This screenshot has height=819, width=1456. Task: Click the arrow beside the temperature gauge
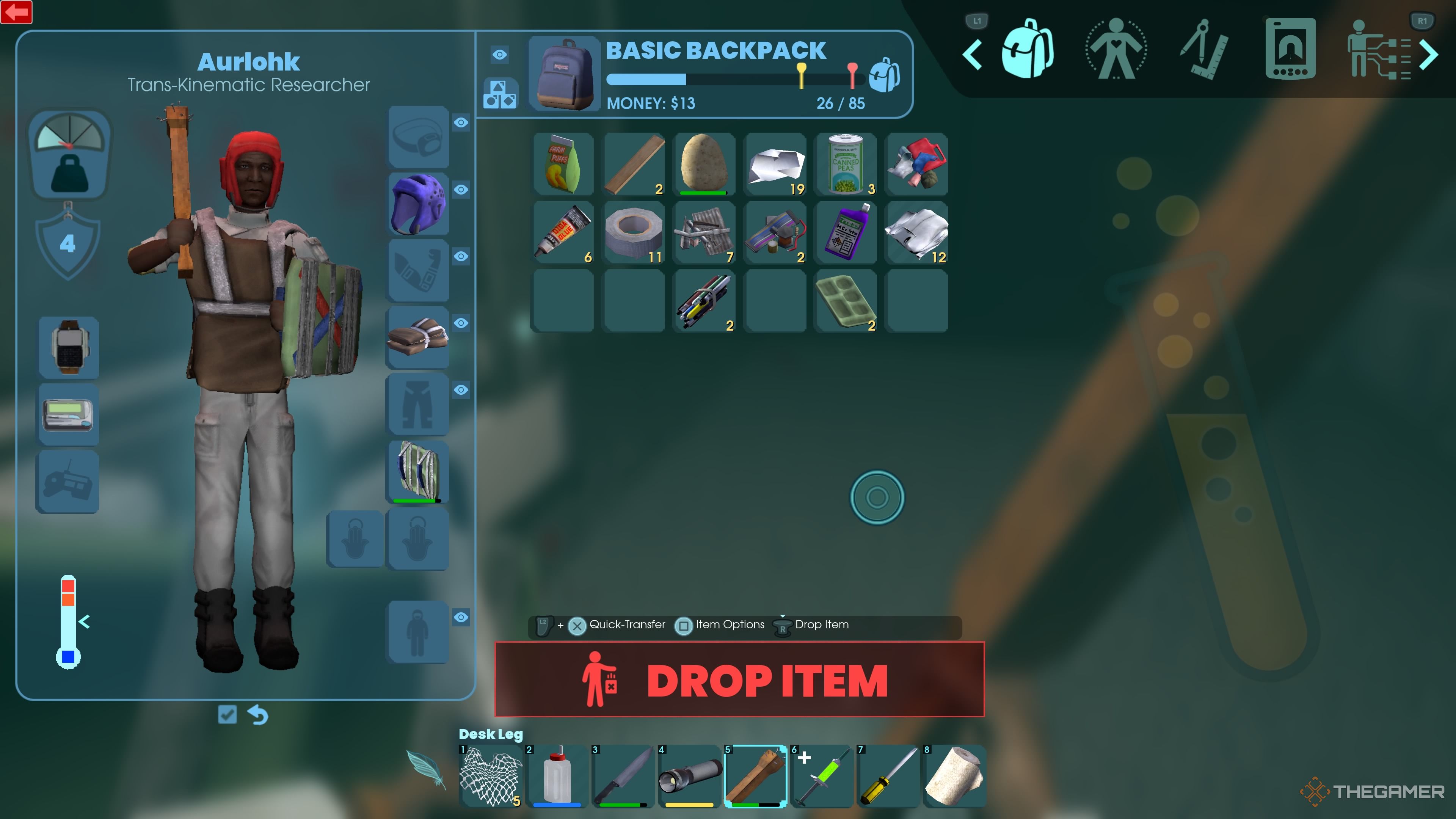(x=84, y=622)
